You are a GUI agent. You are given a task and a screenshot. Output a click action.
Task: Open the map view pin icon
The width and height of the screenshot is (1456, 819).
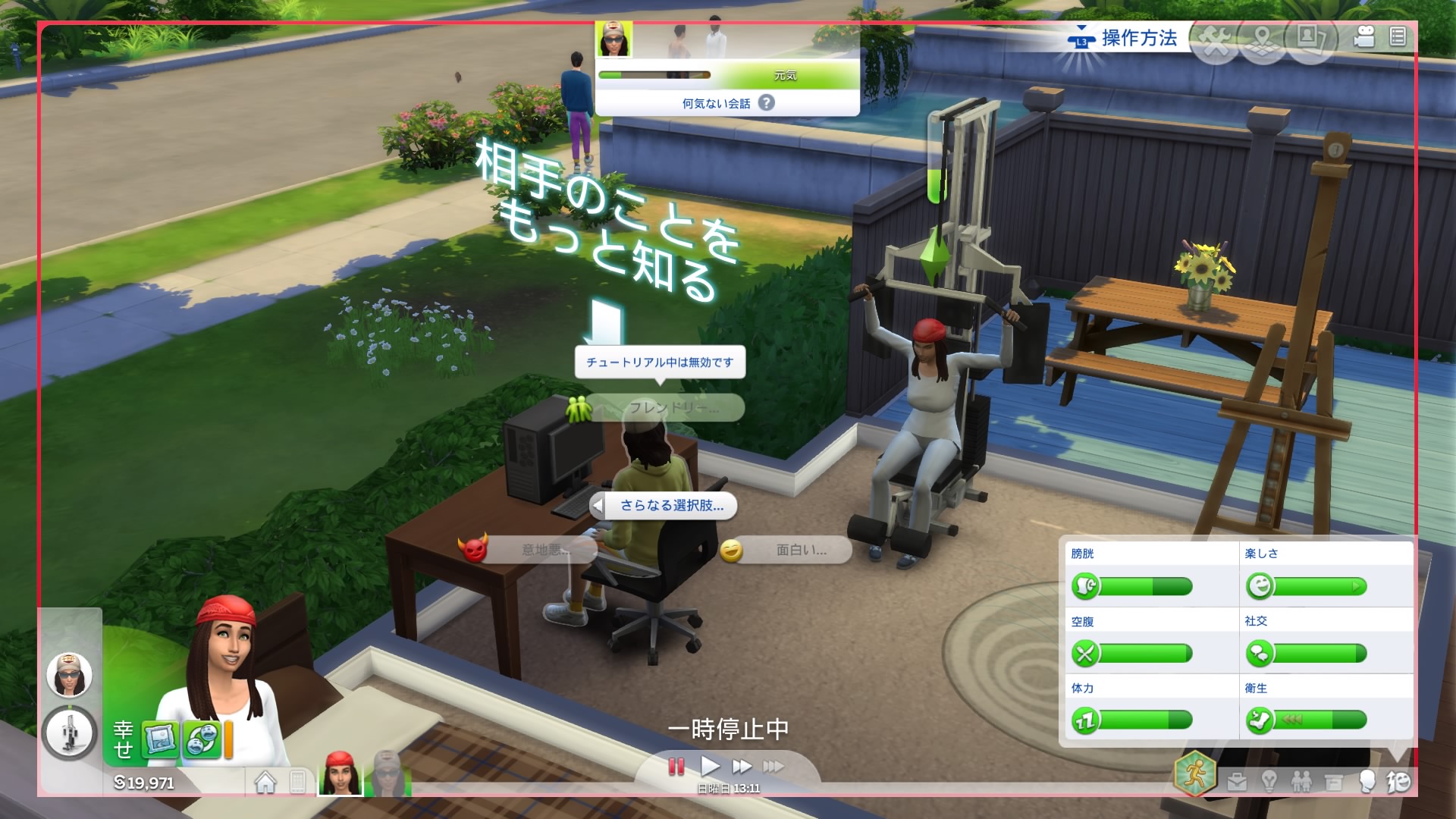(x=1263, y=40)
